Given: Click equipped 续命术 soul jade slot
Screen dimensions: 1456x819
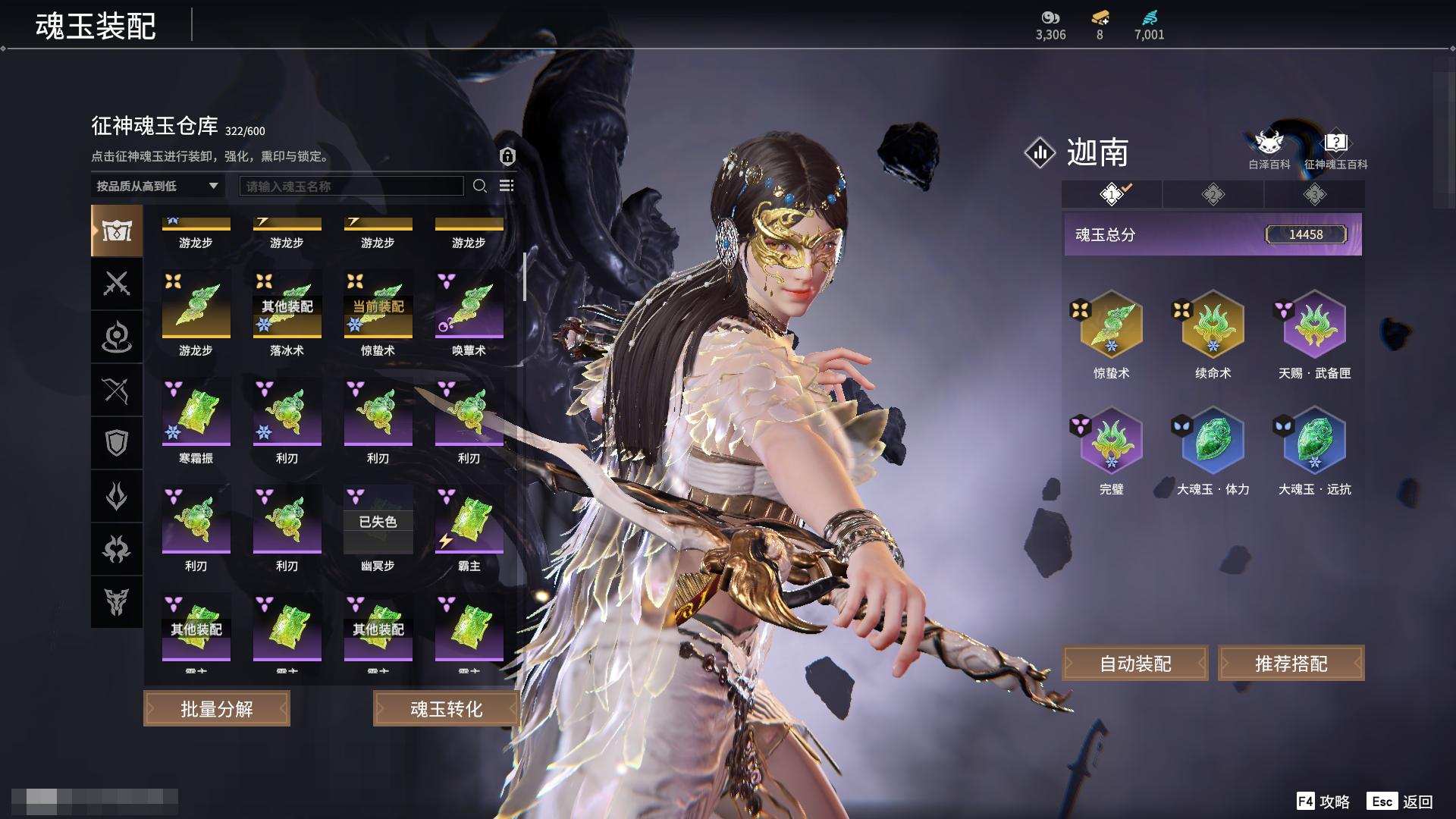Looking at the screenshot, I should pos(1213,325).
